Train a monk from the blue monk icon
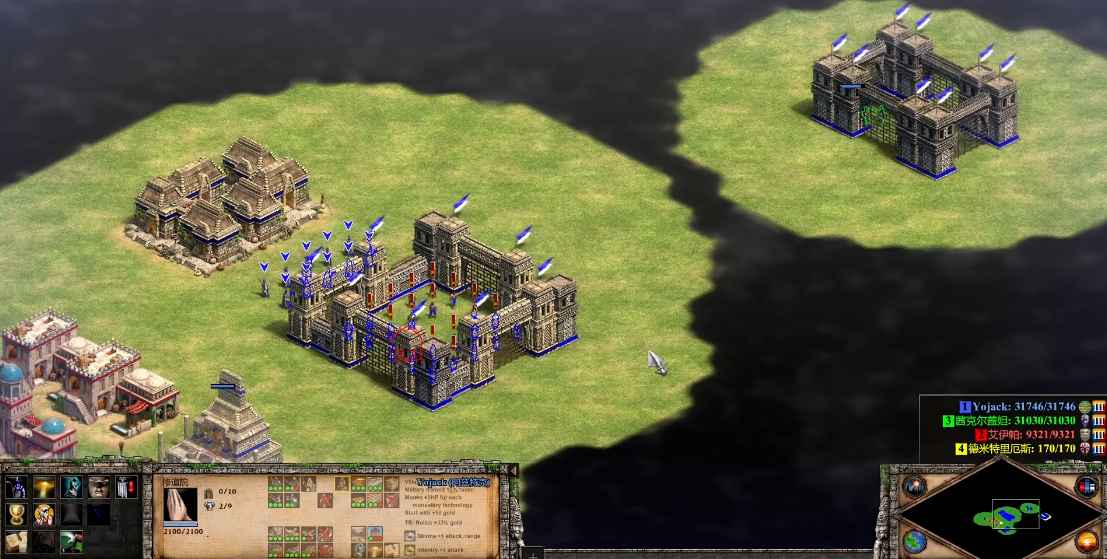The image size is (1107, 559). pos(17,488)
